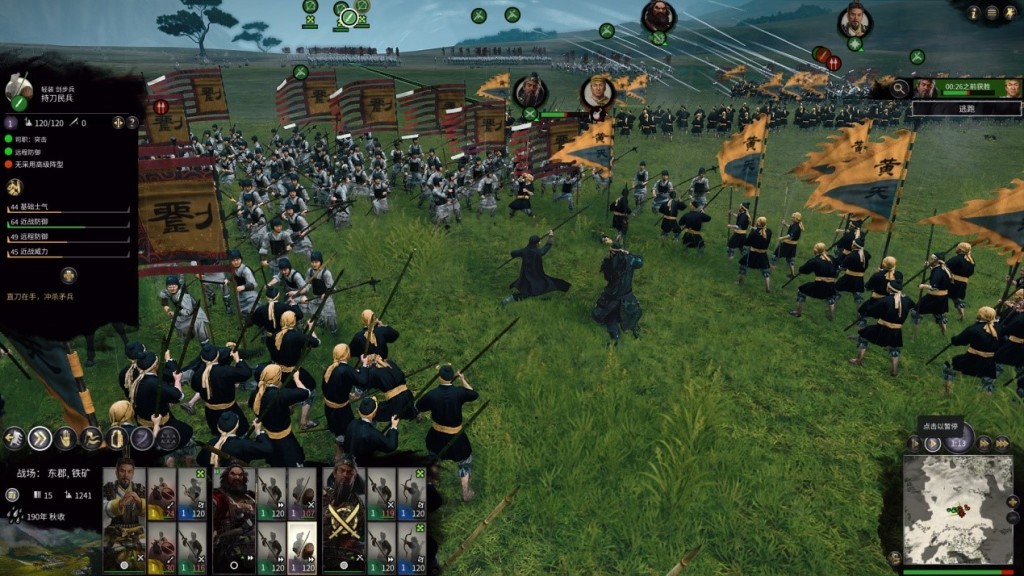Set the fastest triple-arrow game speed

(1003, 442)
